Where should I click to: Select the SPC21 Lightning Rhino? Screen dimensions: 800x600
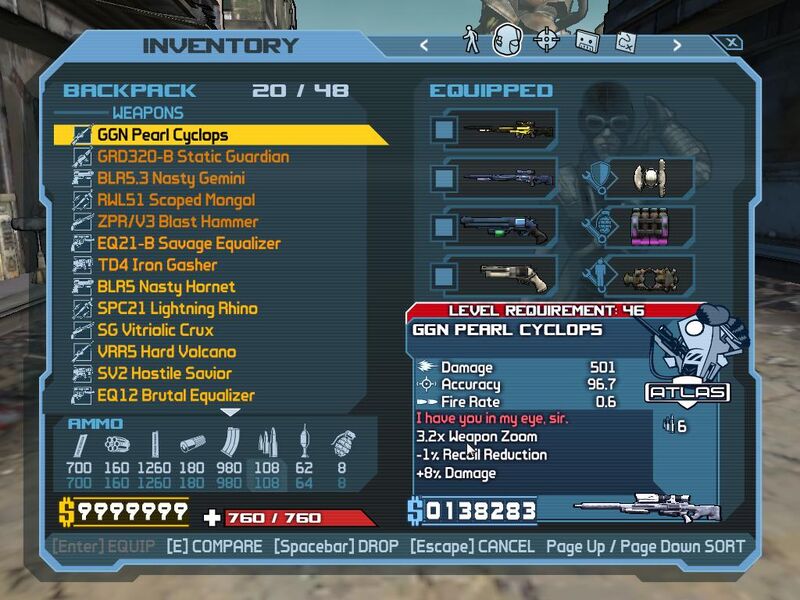(x=177, y=308)
